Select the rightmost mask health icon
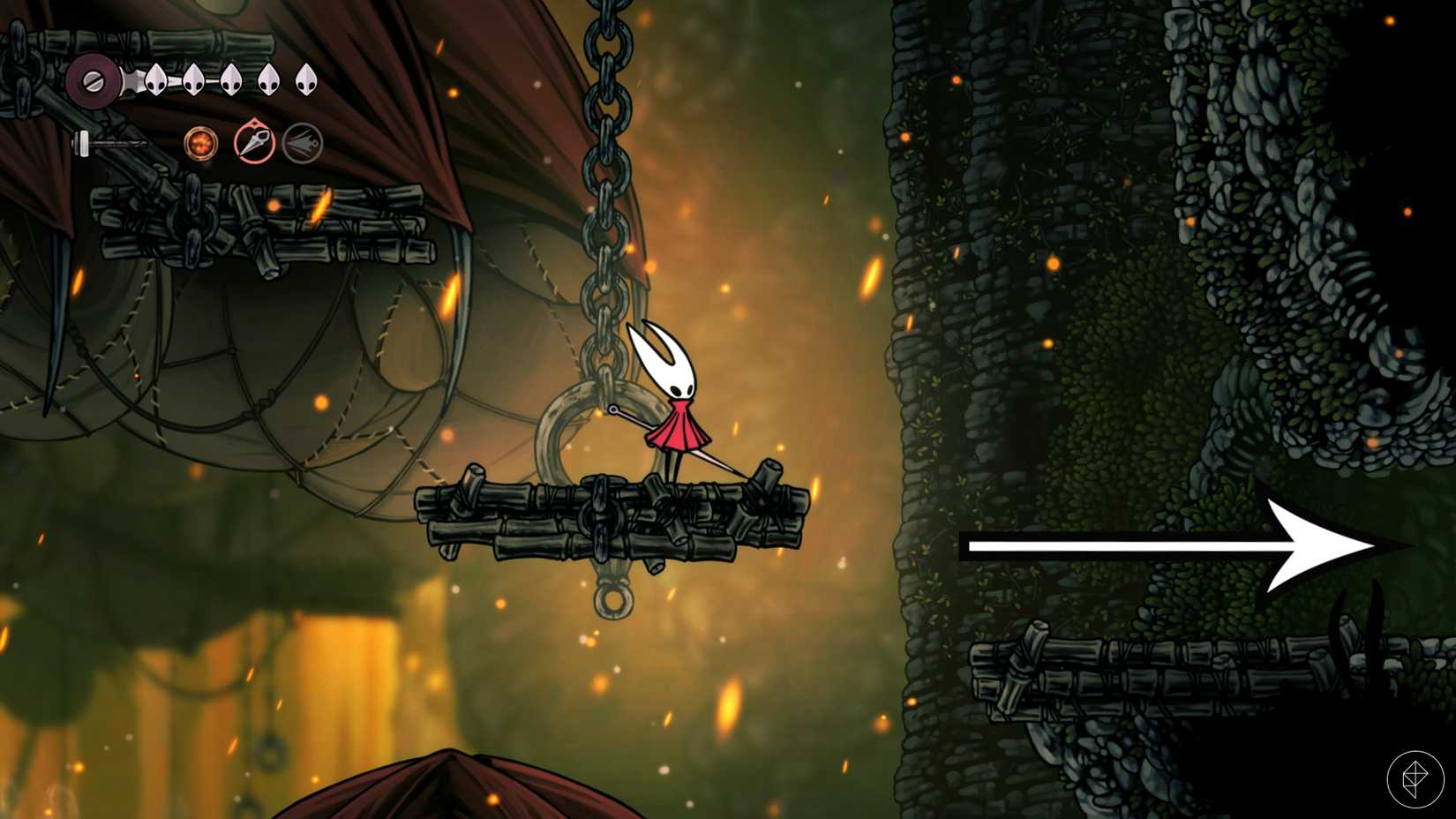The width and height of the screenshot is (1456, 819). tap(304, 81)
